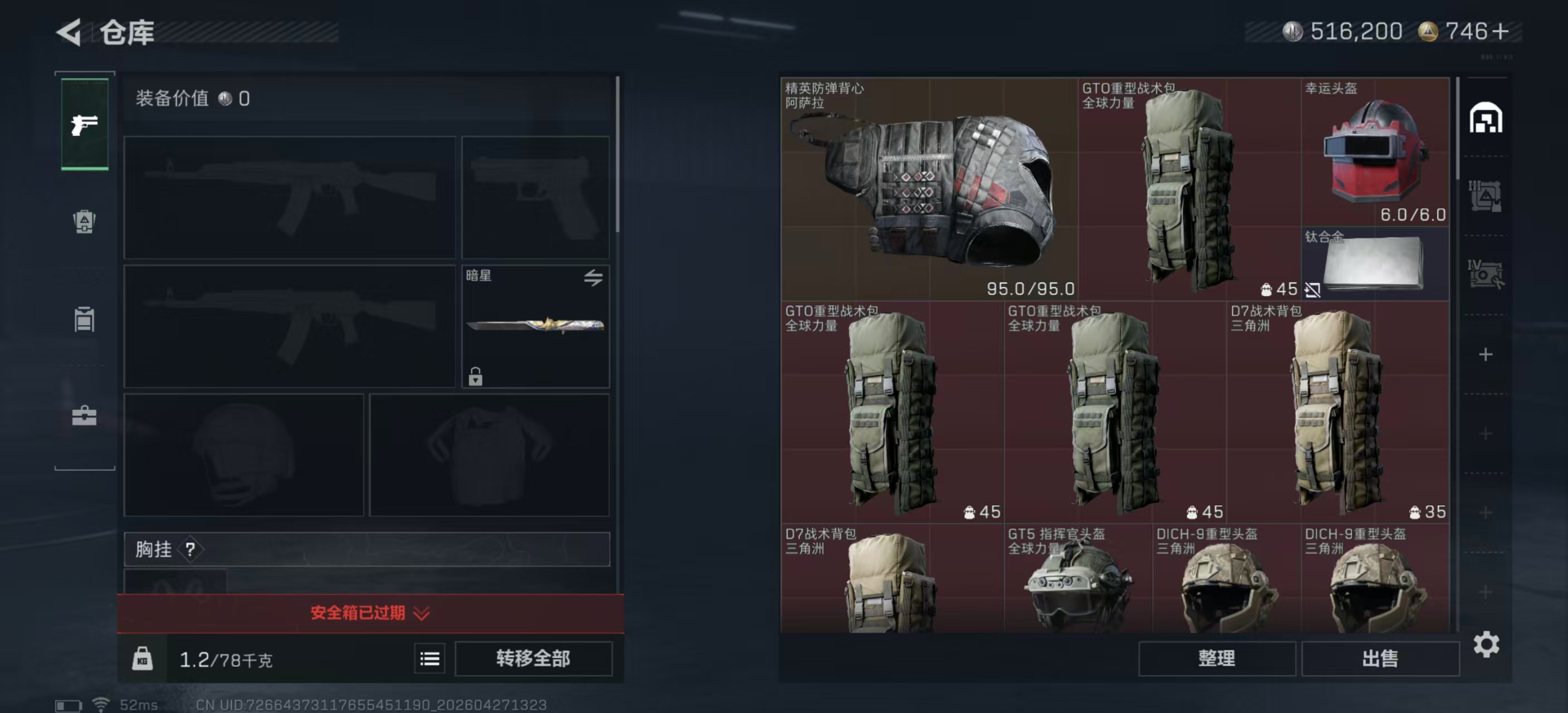
Task: Click the 出售 sell button
Action: (x=1380, y=659)
